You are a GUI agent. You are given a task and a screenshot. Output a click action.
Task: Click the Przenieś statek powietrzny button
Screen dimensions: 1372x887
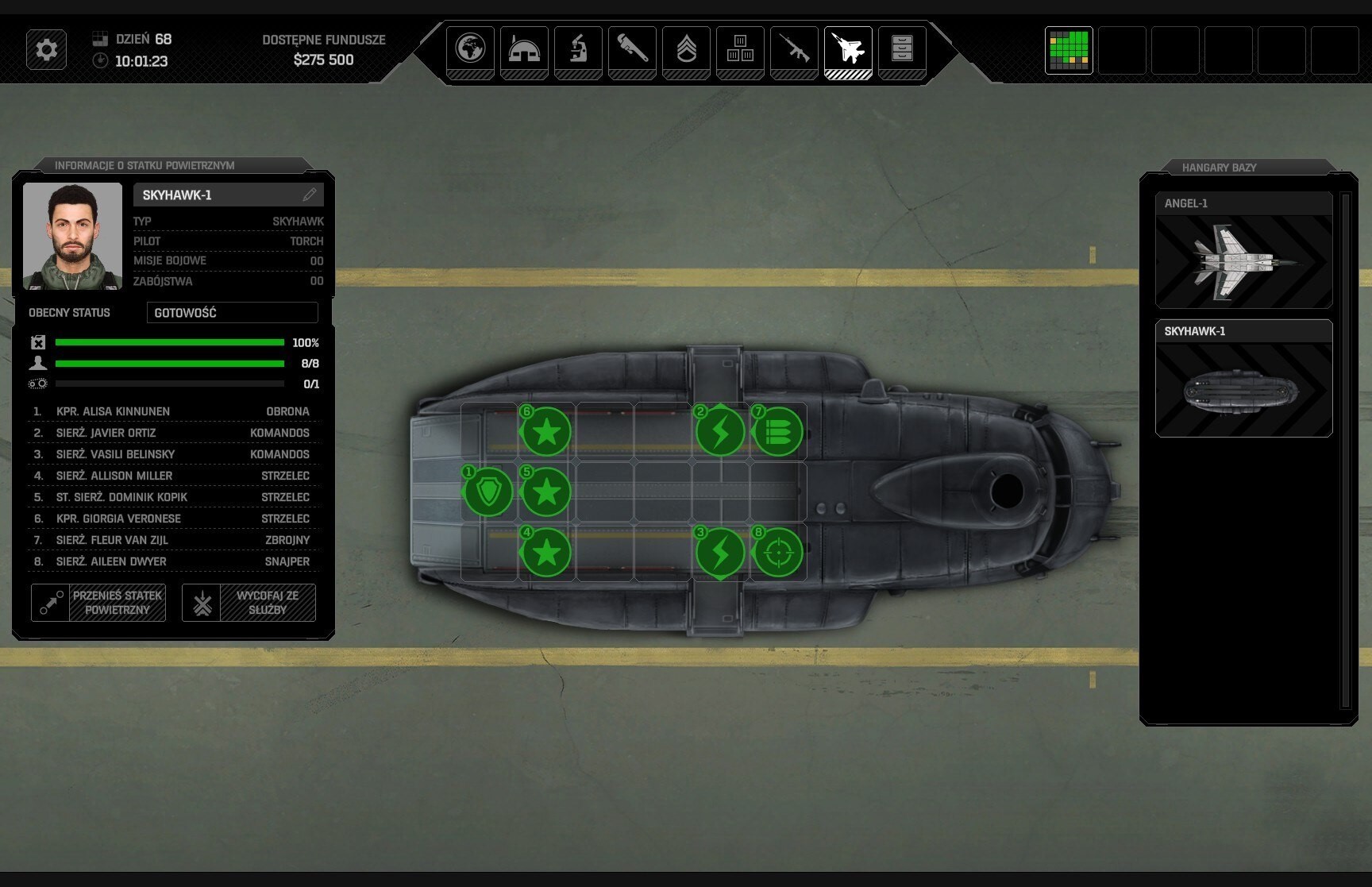tap(98, 603)
